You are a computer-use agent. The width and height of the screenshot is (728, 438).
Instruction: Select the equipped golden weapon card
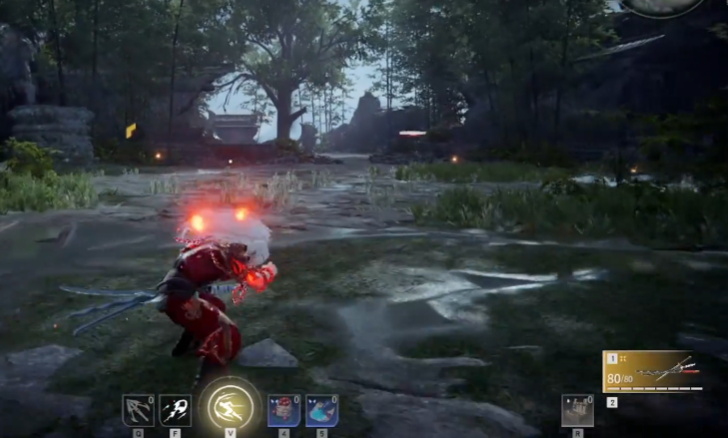tap(652, 372)
